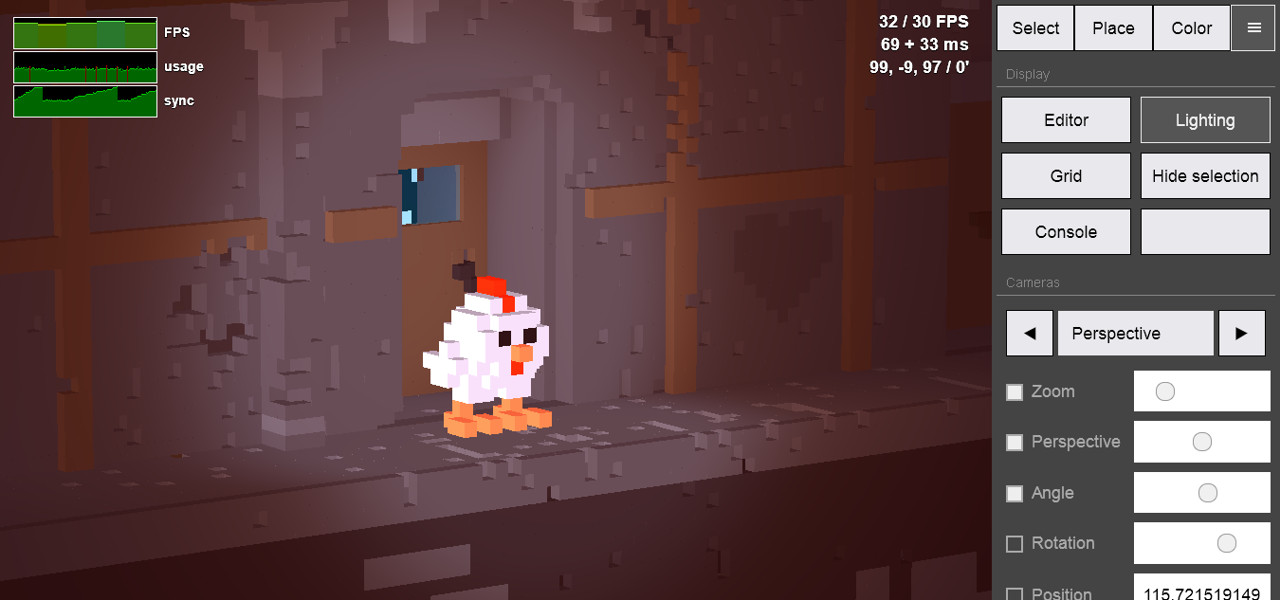The height and width of the screenshot is (600, 1280).
Task: Click the Zoom slider handle
Action: point(1165,392)
